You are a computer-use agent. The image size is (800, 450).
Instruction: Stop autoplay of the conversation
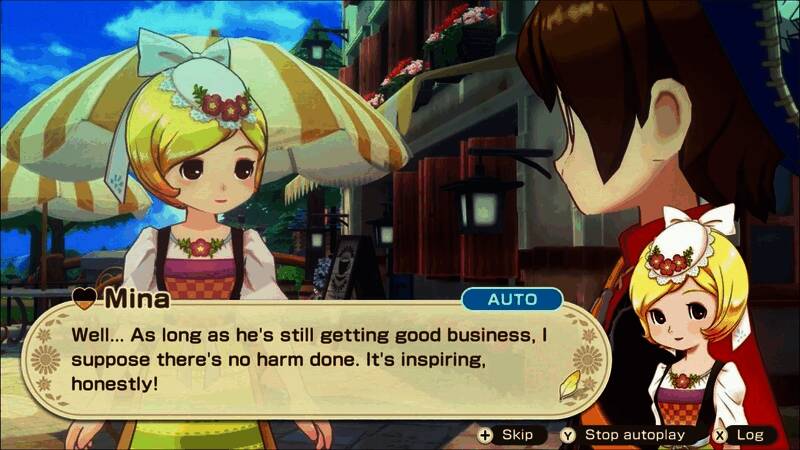pyautogui.click(x=623, y=435)
